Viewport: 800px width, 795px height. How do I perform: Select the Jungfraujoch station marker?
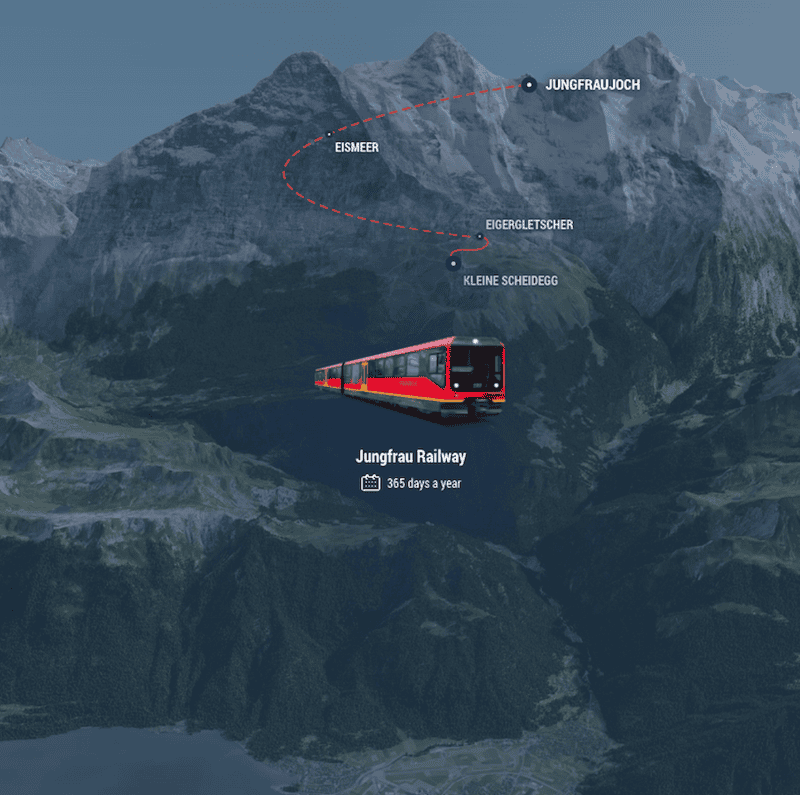tap(529, 85)
